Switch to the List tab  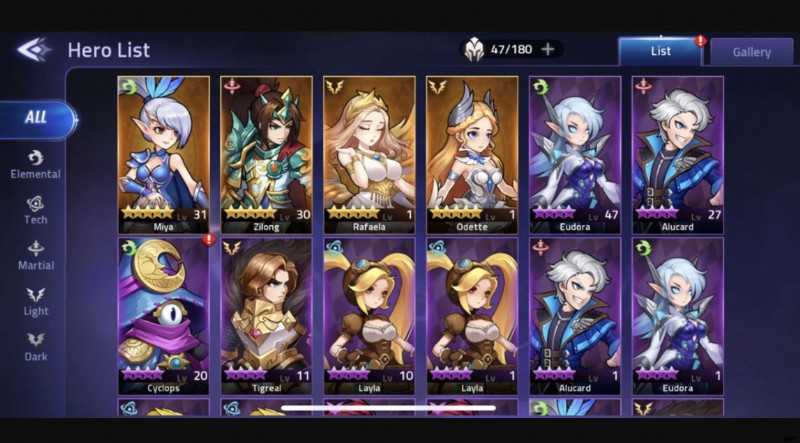660,51
